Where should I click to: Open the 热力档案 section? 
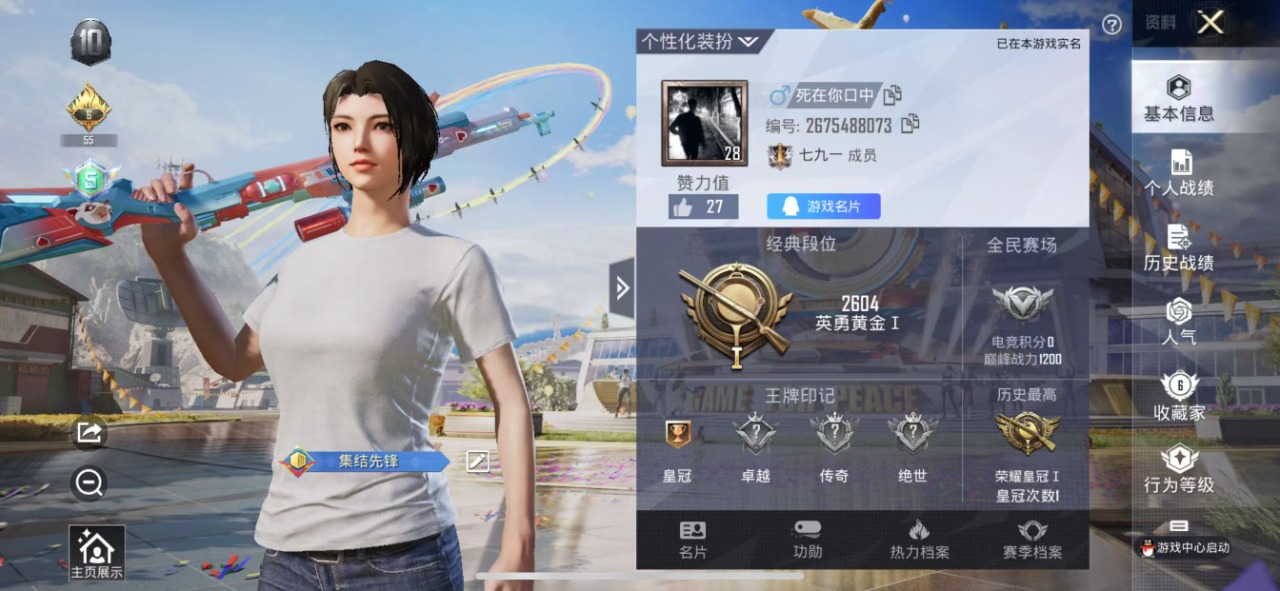tap(919, 540)
